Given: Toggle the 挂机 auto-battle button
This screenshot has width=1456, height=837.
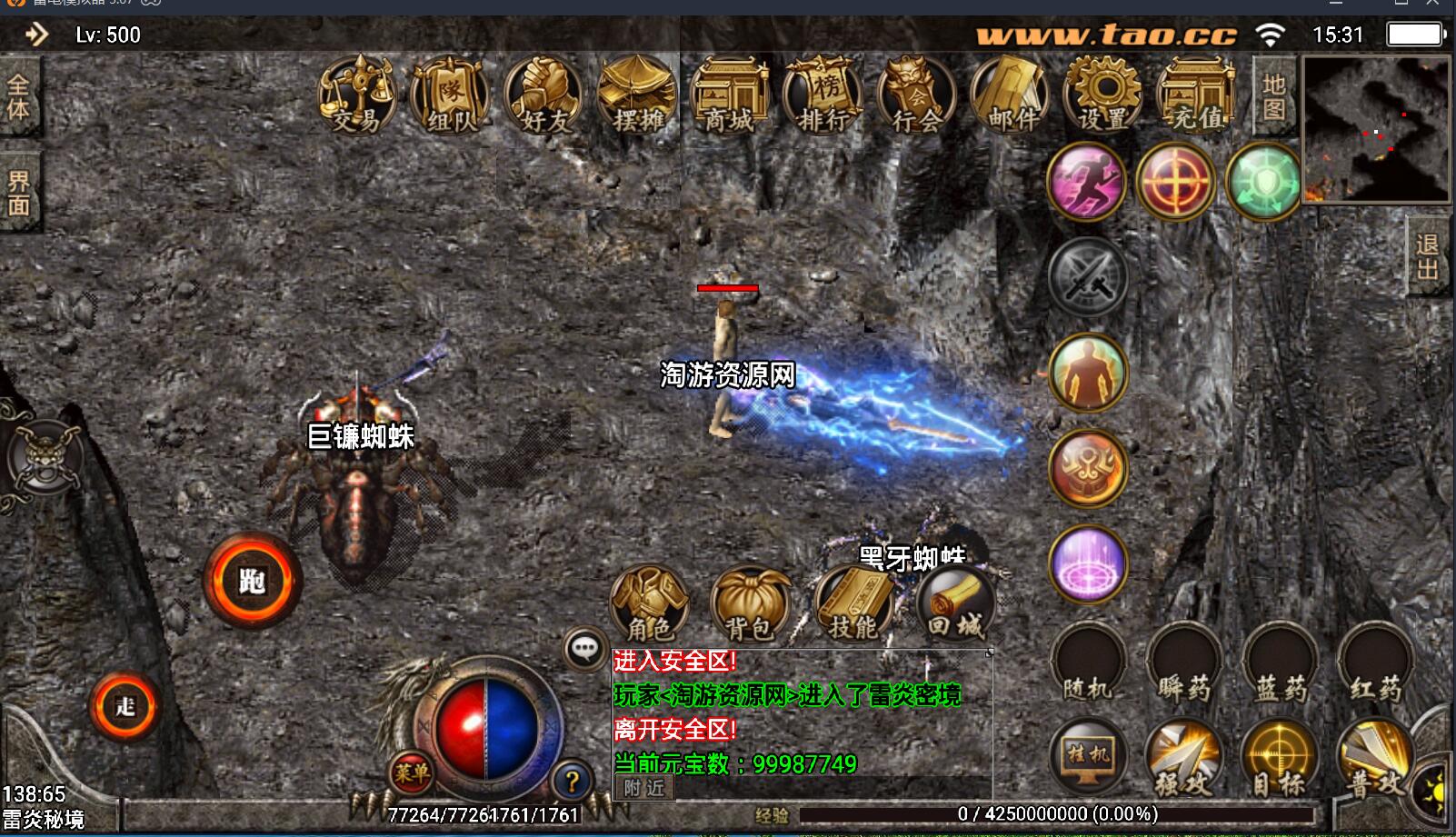Looking at the screenshot, I should [x=1088, y=756].
